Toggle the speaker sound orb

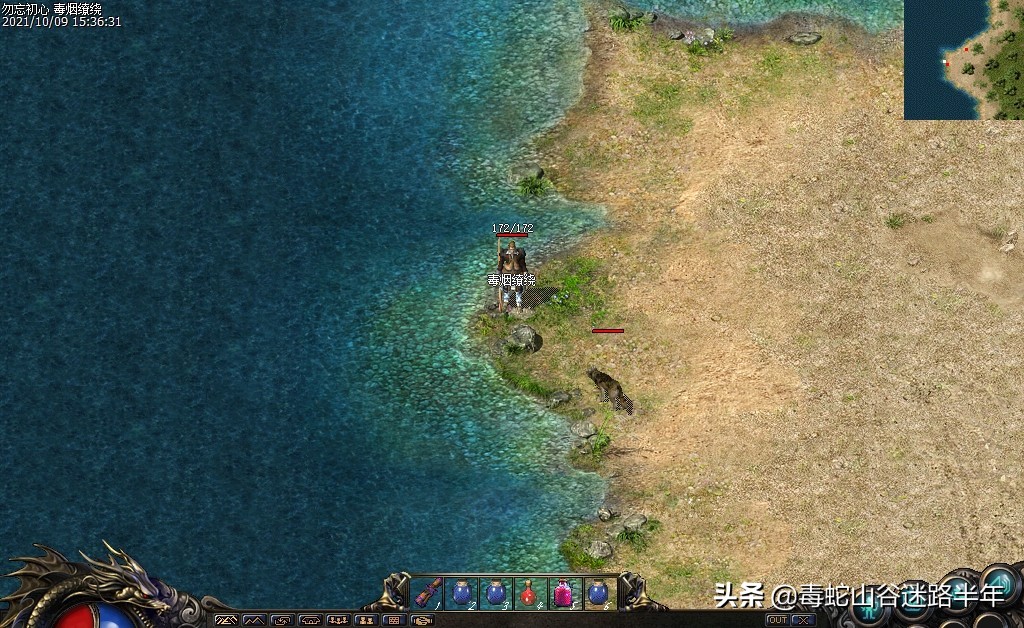[1000, 583]
